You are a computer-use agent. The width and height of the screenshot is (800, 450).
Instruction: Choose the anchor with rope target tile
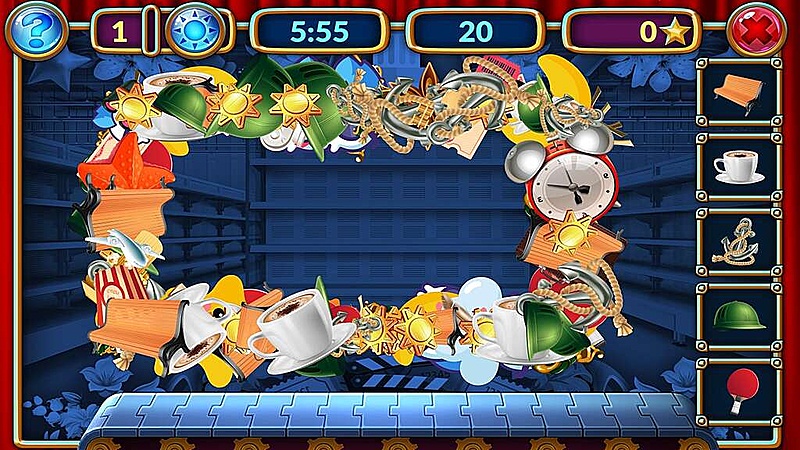[x=739, y=241]
